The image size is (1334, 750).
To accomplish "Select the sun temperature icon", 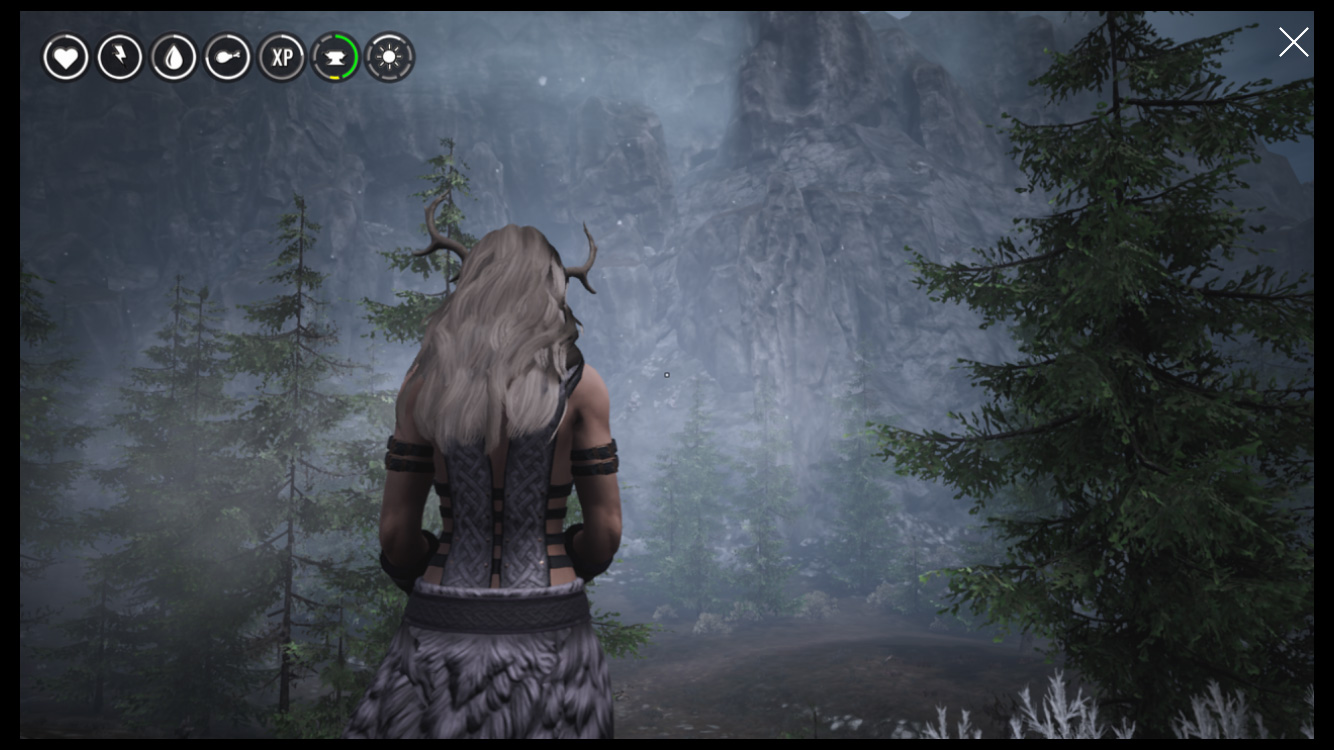I will click(x=388, y=58).
